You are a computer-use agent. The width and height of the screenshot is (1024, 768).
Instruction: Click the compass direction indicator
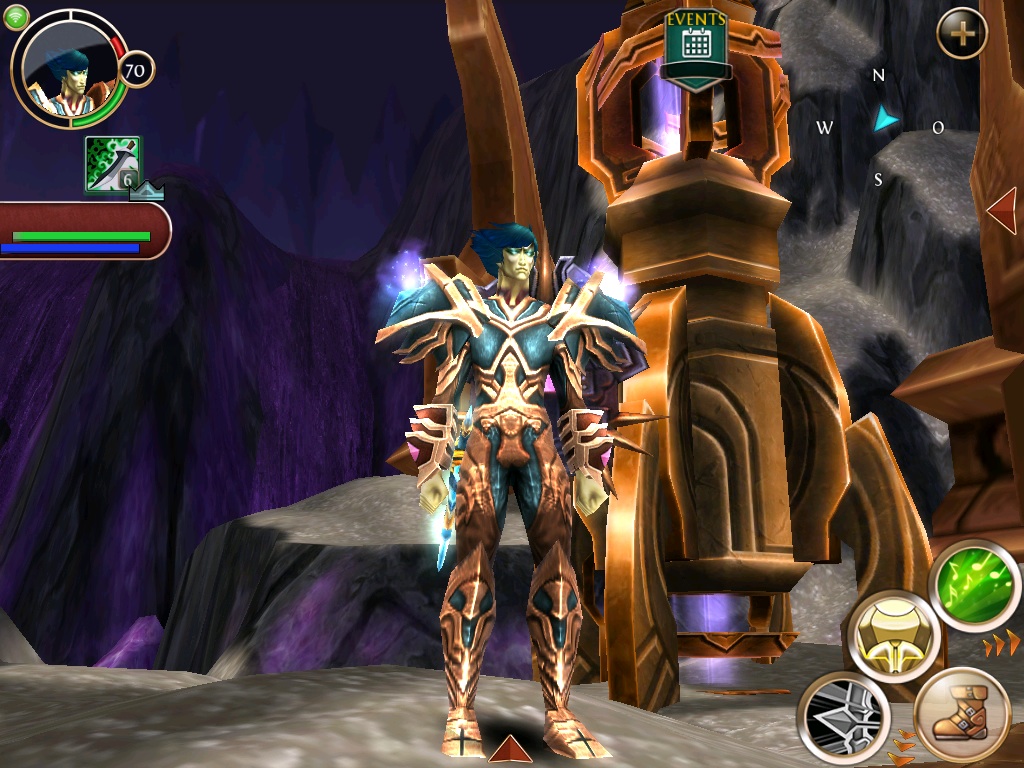point(882,124)
